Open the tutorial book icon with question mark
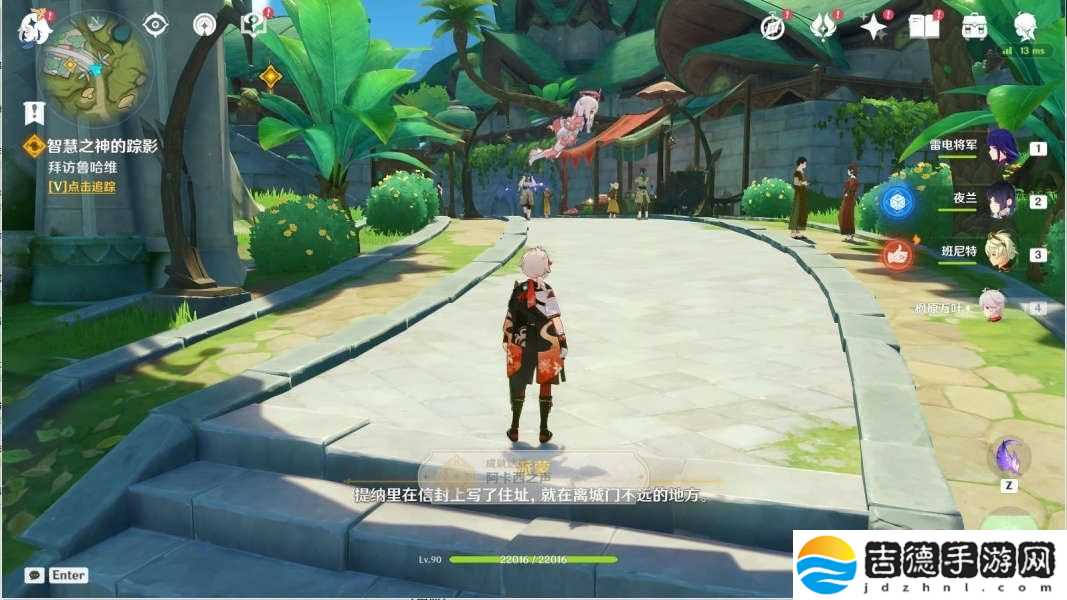Viewport: 1067px width, 600px height. pos(254,25)
